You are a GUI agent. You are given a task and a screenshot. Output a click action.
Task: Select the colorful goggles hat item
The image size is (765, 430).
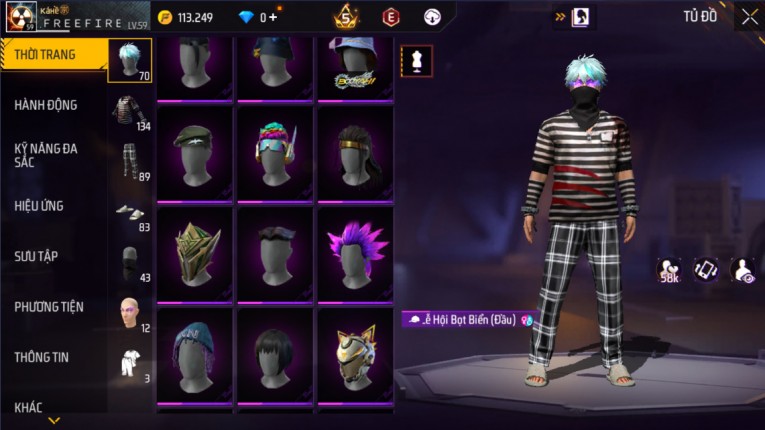(x=275, y=153)
